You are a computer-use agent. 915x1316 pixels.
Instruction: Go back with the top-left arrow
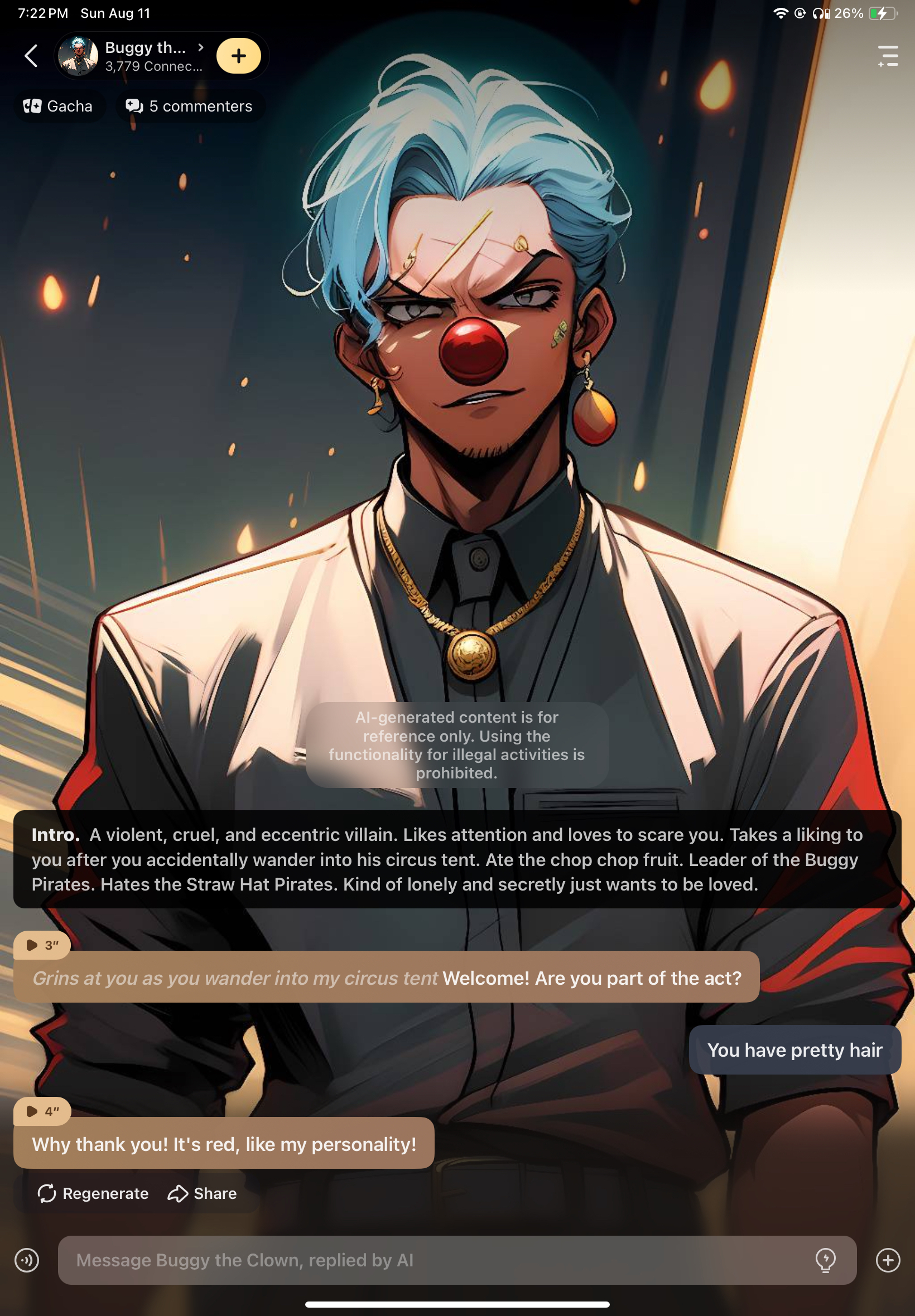pos(32,56)
